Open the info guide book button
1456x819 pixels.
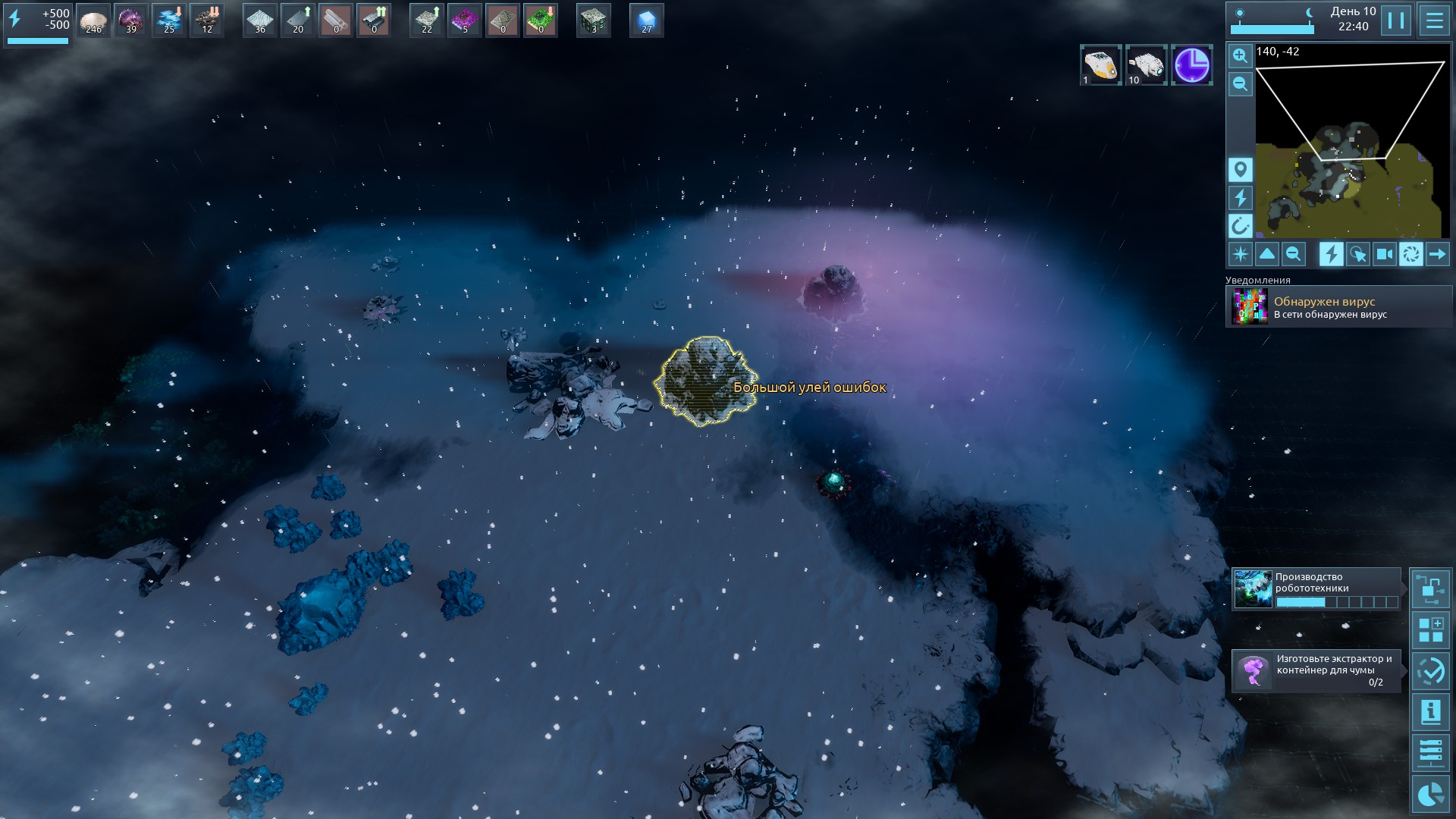[1430, 712]
